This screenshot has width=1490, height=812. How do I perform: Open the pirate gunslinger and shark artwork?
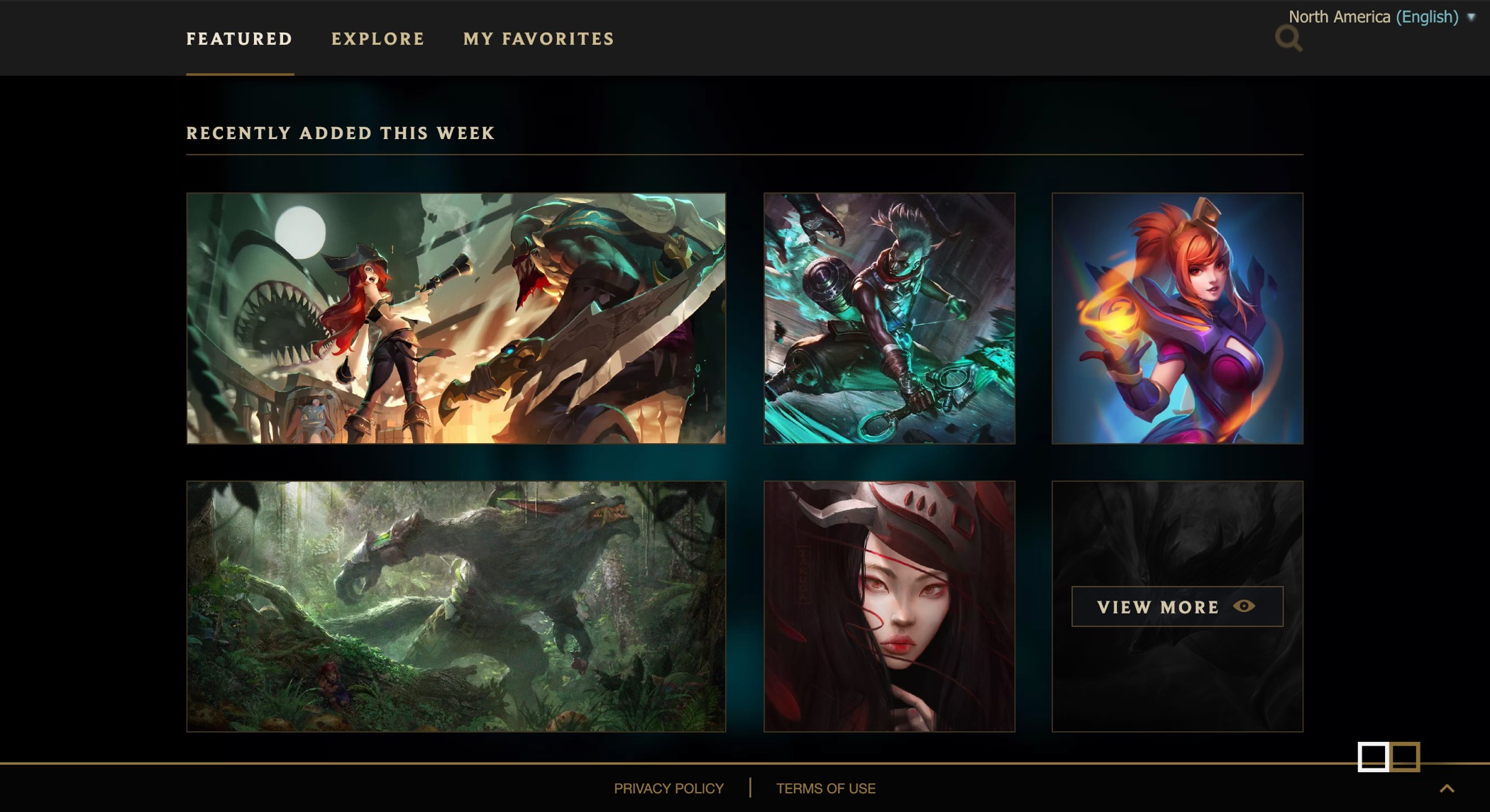456,318
